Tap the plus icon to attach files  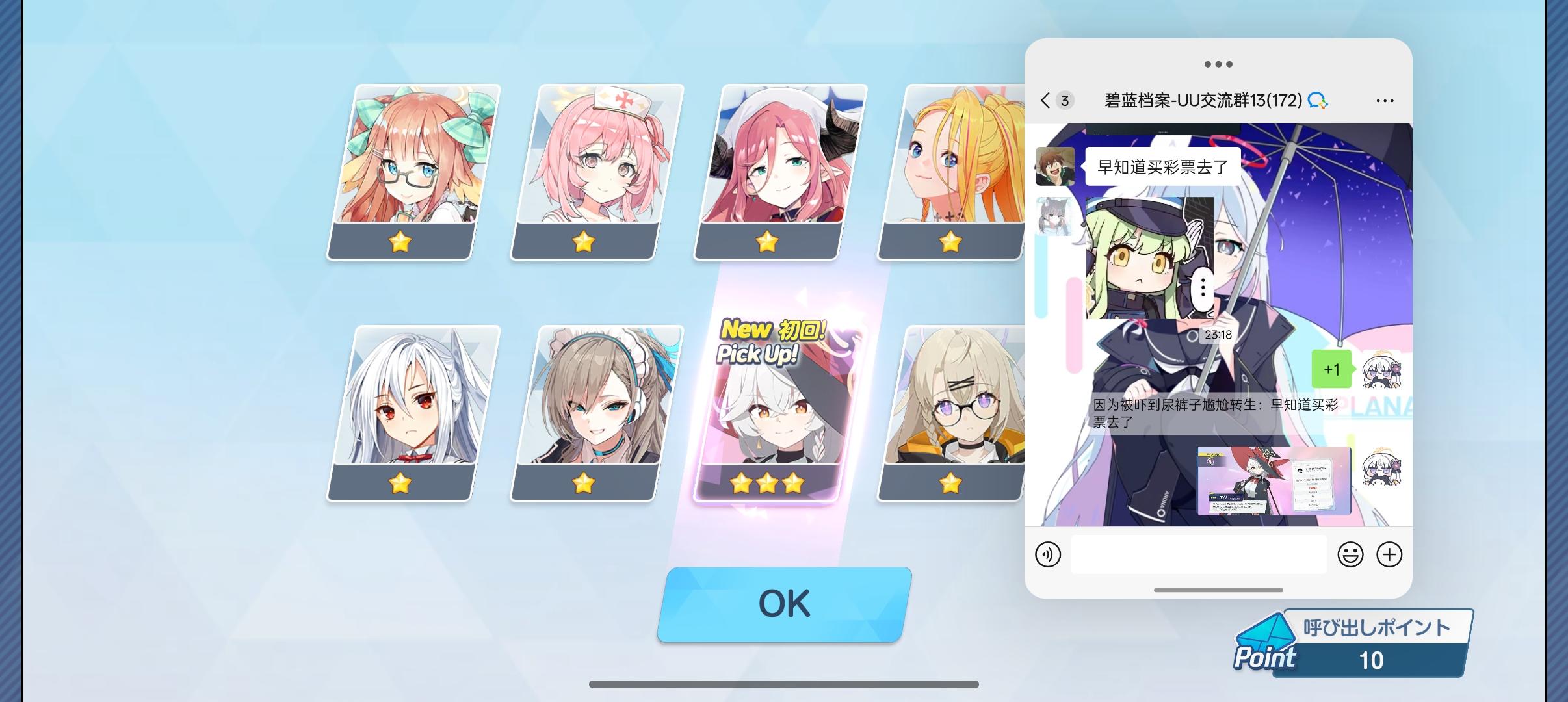1391,554
